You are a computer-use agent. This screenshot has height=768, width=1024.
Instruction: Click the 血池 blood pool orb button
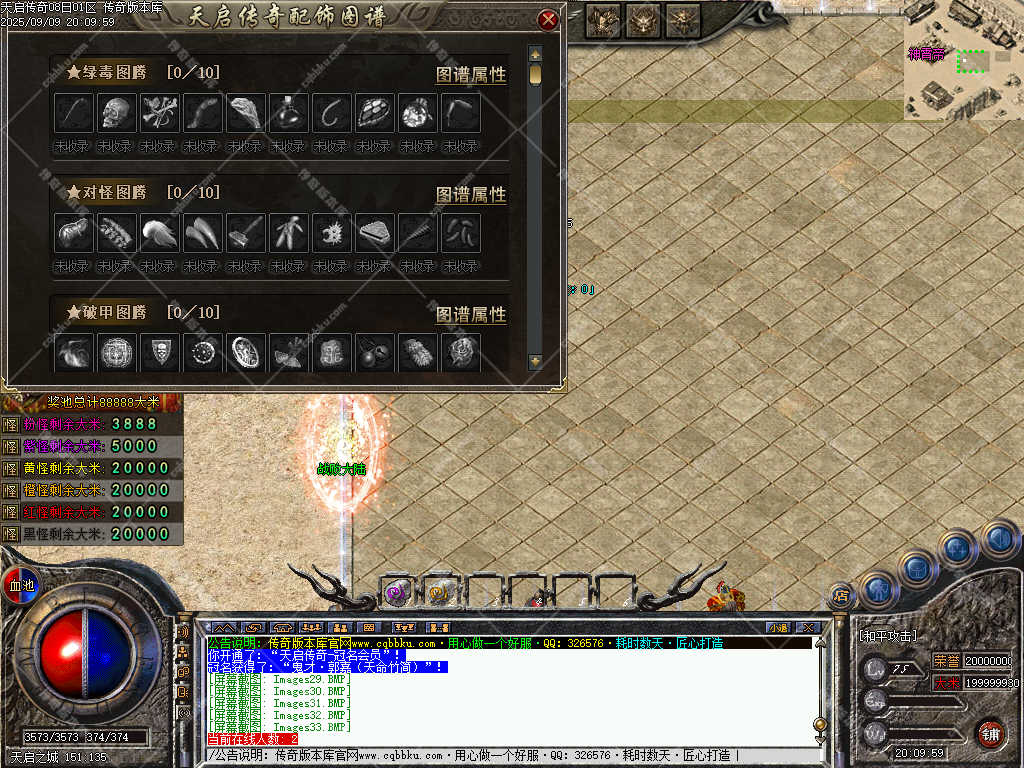pyautogui.click(x=19, y=584)
